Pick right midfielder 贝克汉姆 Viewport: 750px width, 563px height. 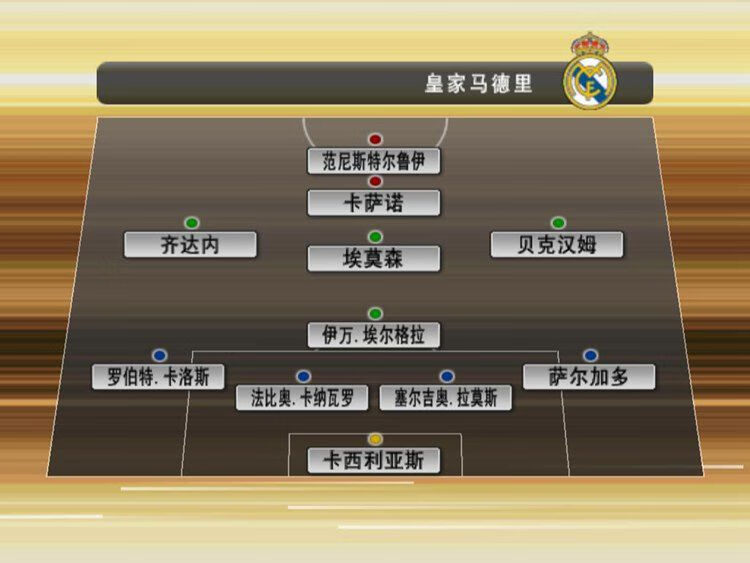557,245
